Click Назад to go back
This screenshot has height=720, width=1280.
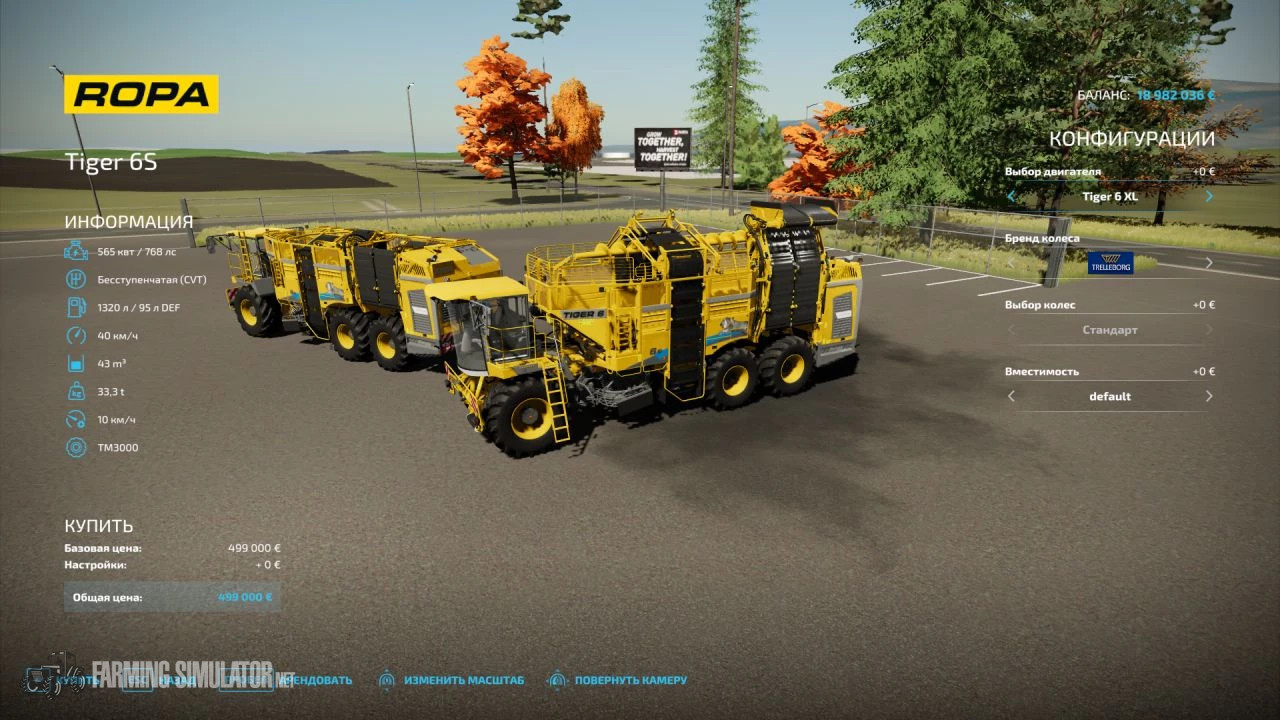175,679
